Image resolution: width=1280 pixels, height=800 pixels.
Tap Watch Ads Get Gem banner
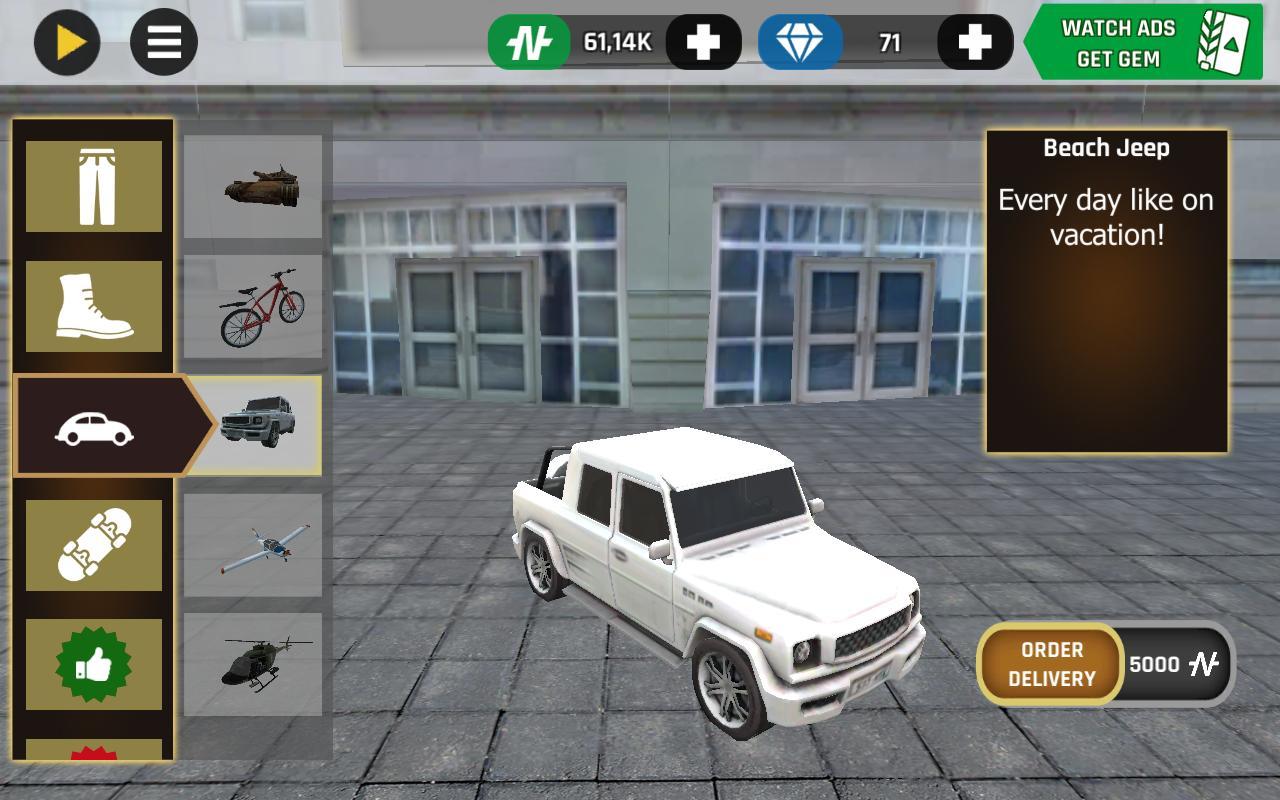click(x=1142, y=42)
